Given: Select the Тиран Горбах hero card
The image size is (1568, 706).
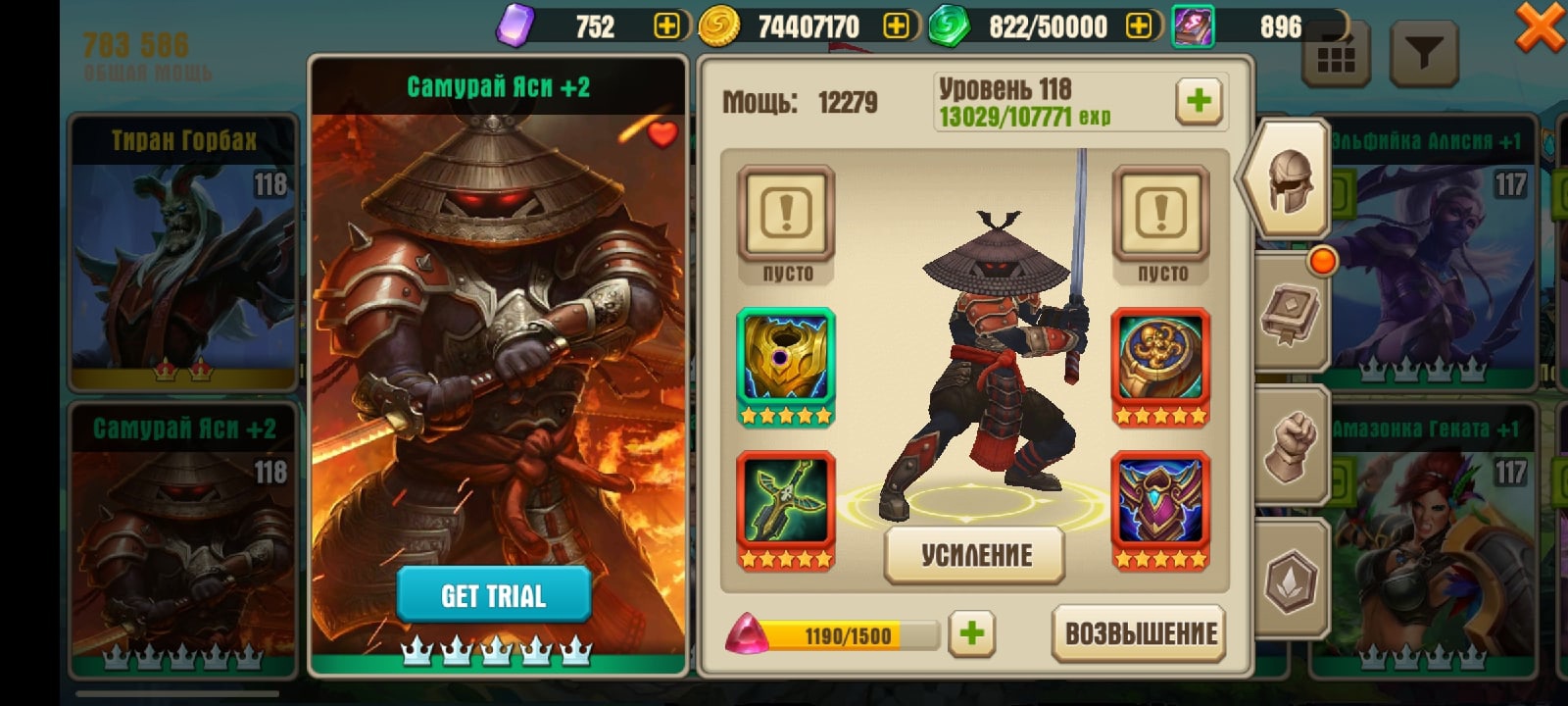Looking at the screenshot, I should click(183, 251).
